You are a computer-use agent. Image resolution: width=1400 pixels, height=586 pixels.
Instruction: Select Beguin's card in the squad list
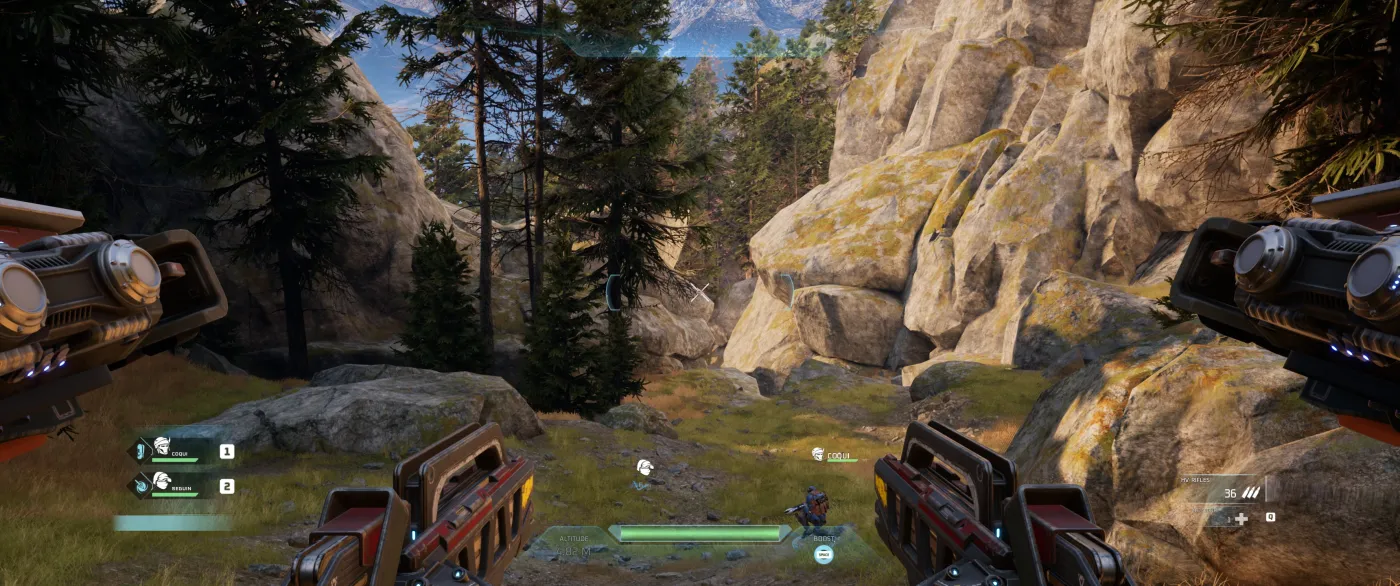pos(176,485)
